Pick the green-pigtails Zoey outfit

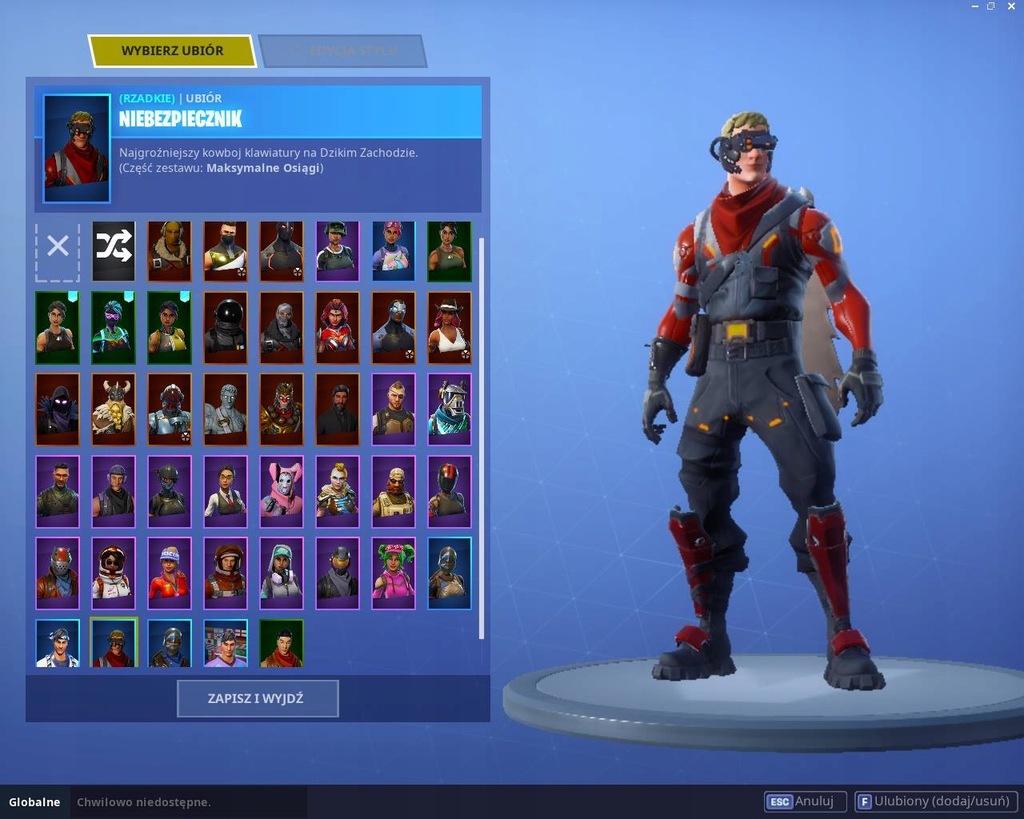coord(393,570)
